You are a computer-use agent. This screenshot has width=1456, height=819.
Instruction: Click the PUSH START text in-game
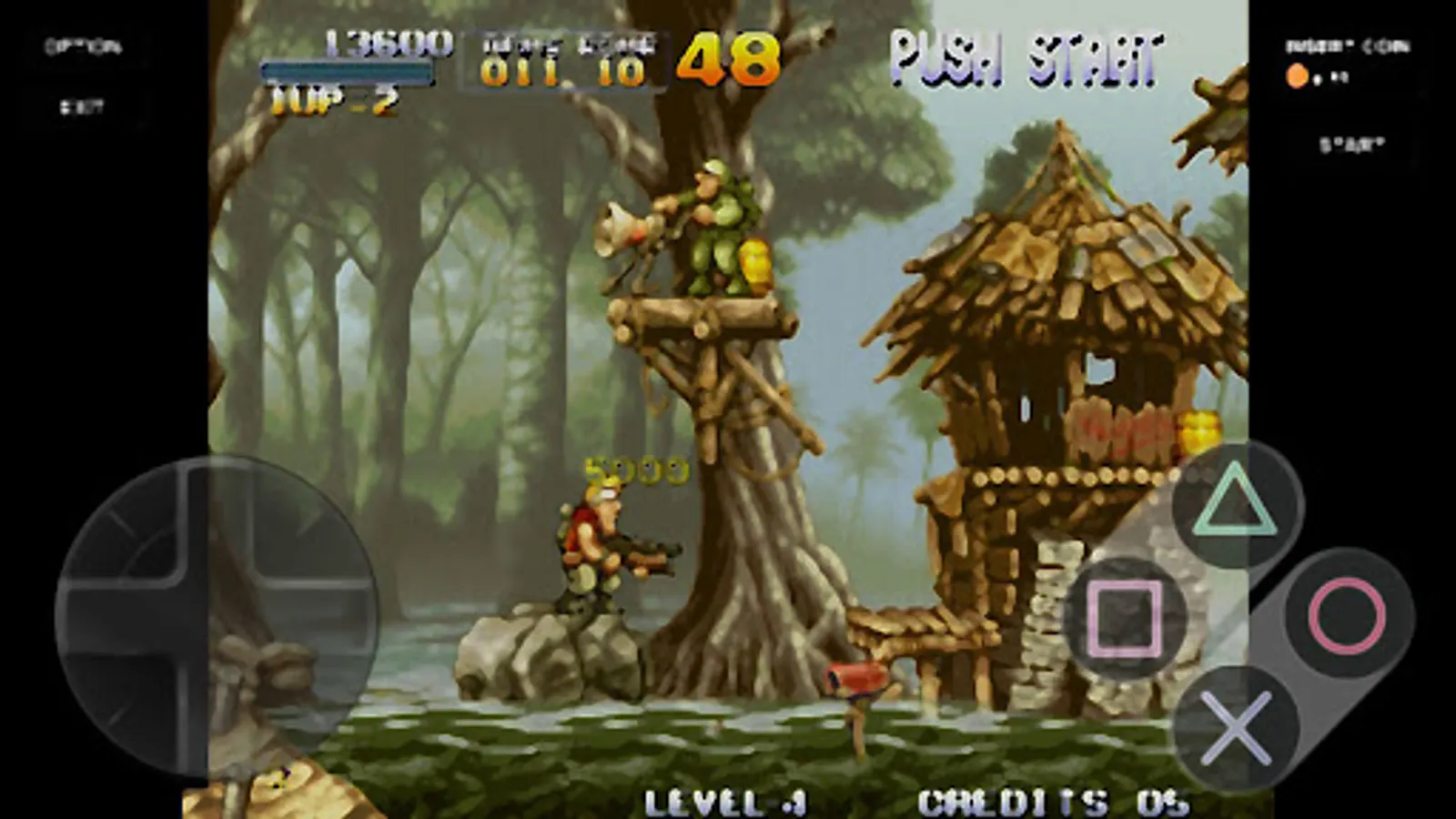point(1026,57)
